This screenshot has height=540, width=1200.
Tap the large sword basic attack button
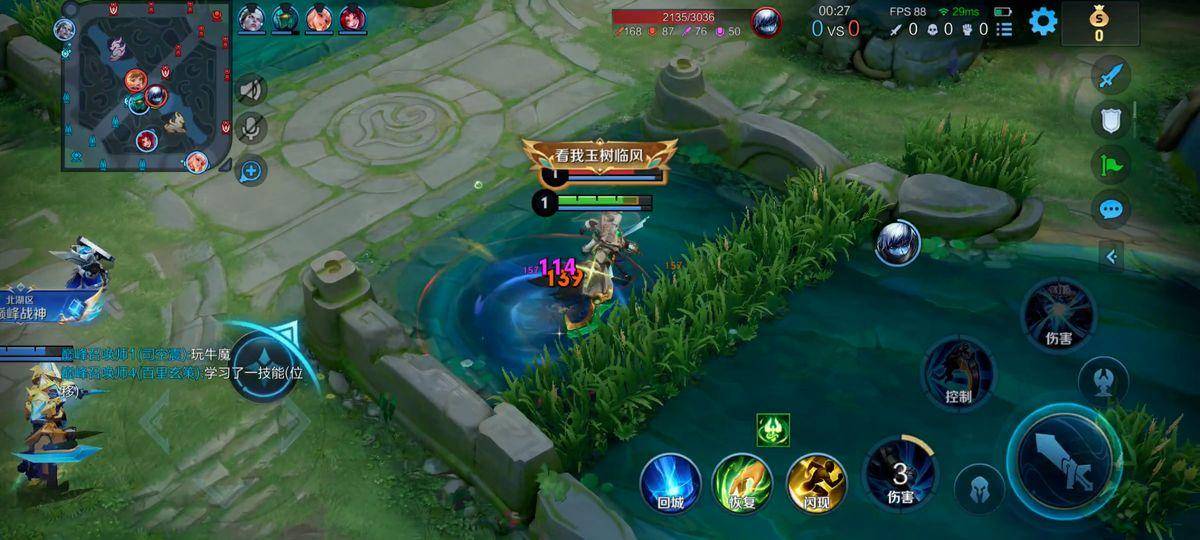click(1063, 460)
